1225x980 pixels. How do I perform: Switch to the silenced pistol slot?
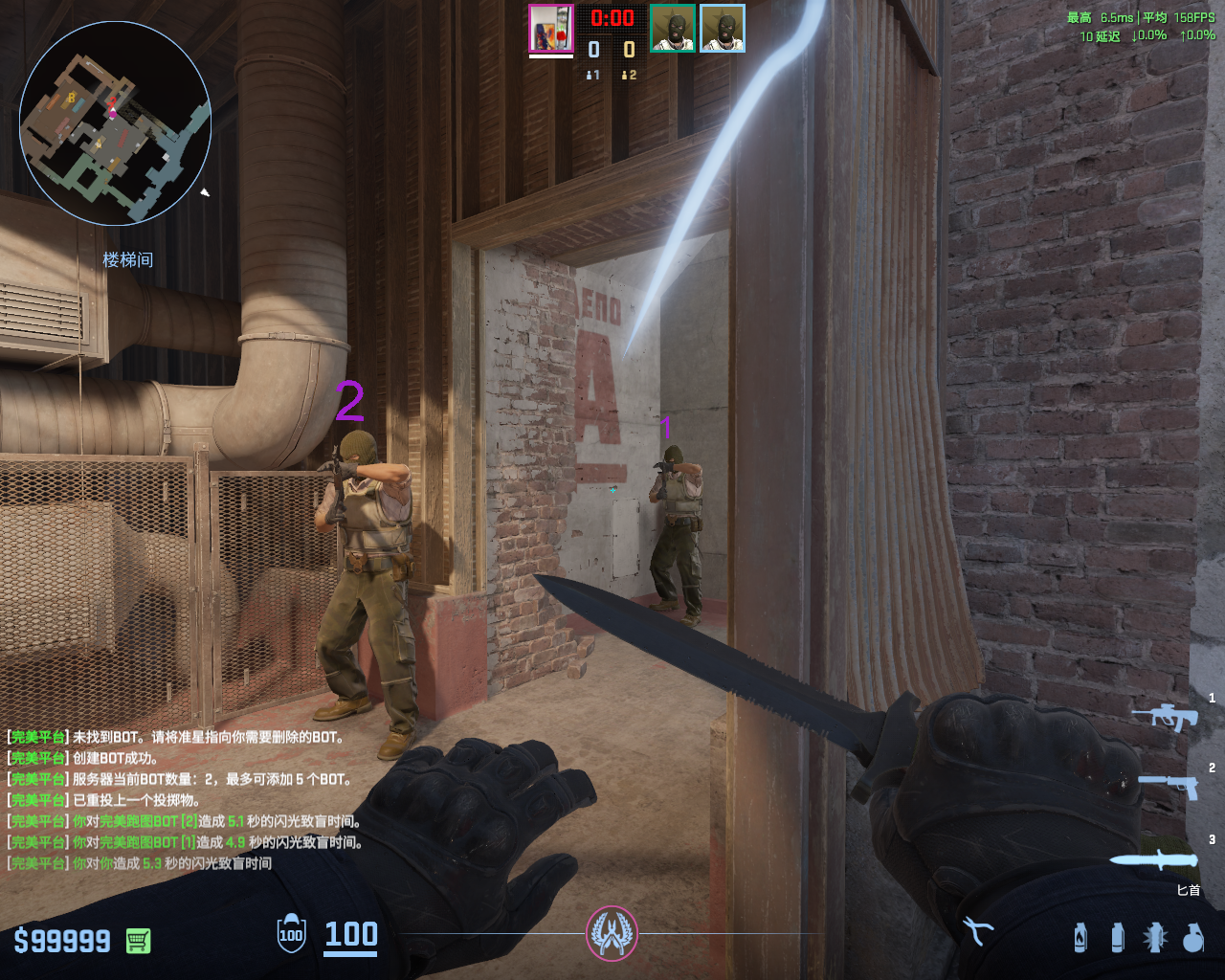tap(1169, 786)
